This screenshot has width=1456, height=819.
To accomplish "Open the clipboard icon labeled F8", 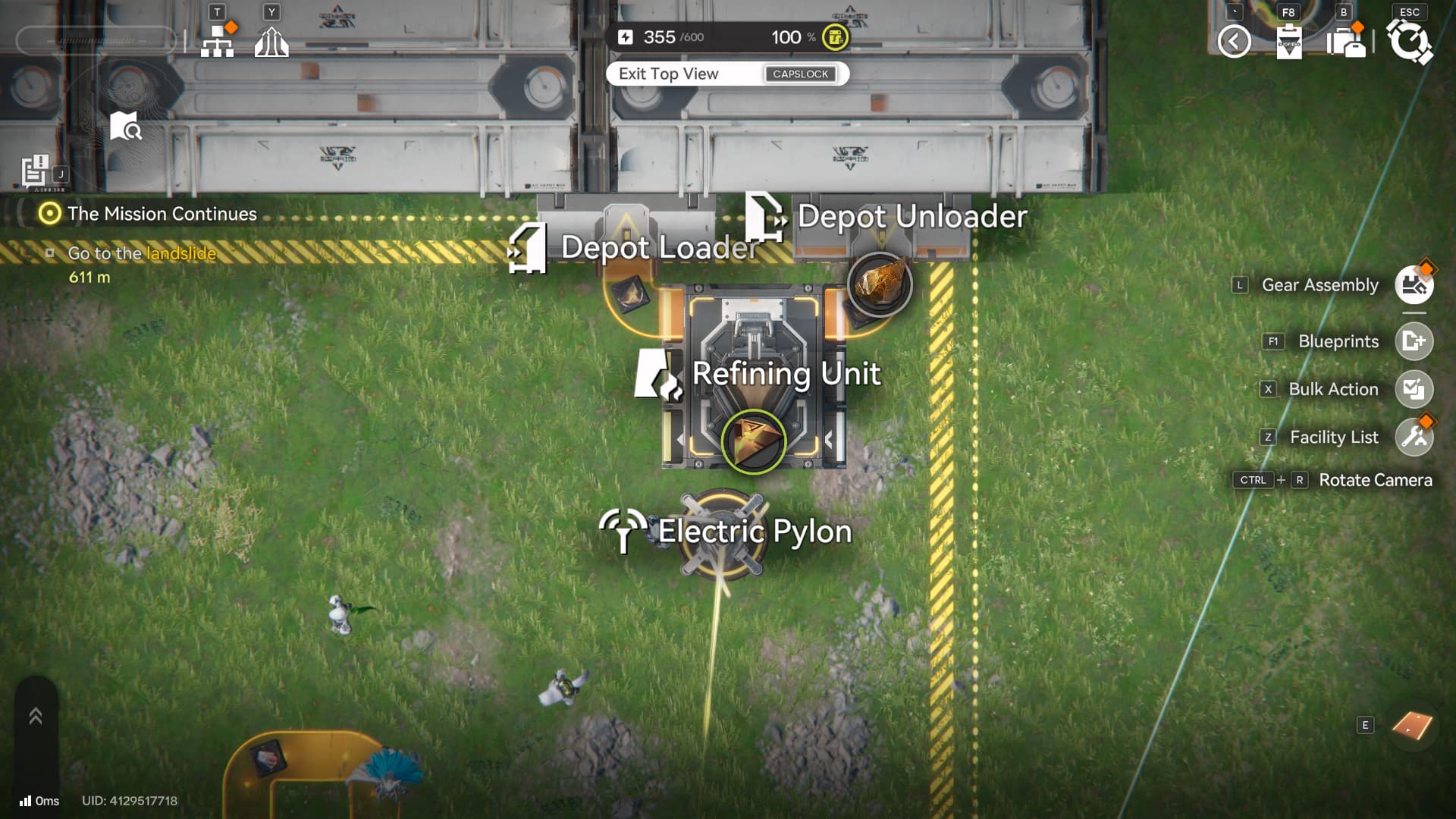I will coord(1289,42).
